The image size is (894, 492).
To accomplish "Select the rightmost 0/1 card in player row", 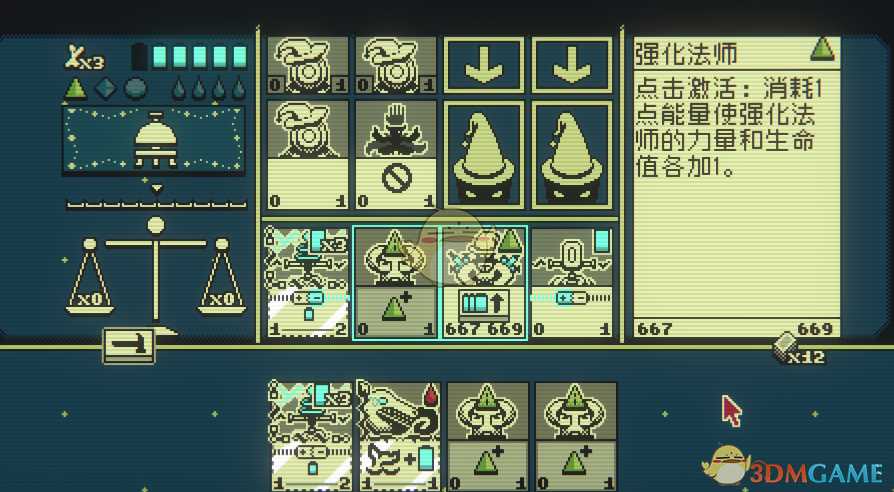I will coord(571,282).
